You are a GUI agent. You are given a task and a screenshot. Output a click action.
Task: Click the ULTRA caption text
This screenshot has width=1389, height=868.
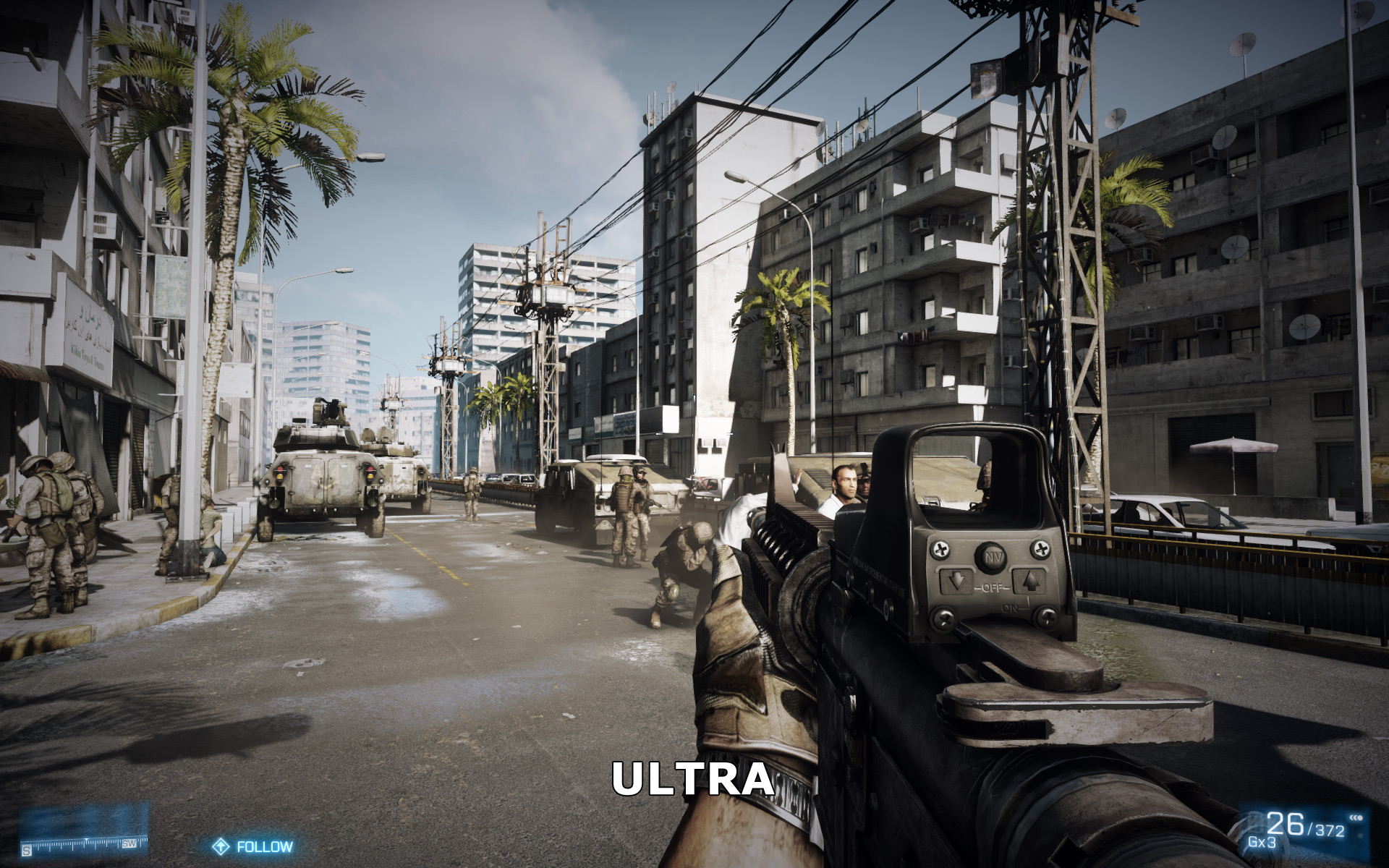point(693,780)
